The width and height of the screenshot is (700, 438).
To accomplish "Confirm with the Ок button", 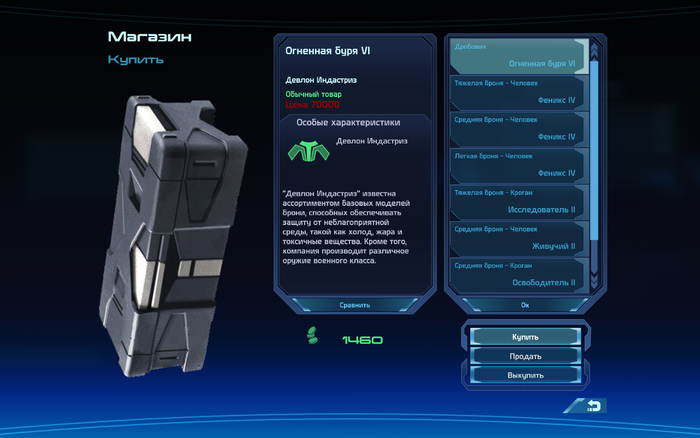I will [x=525, y=305].
